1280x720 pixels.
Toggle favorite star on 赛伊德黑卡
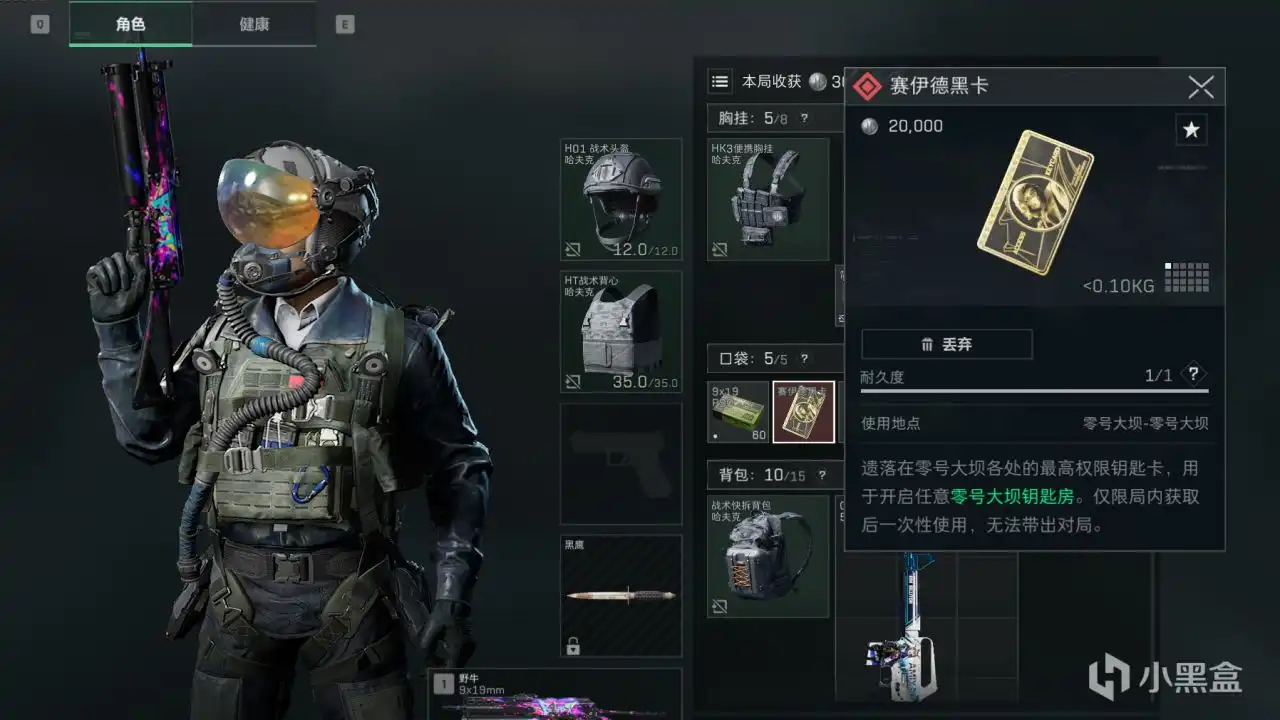pyautogui.click(x=1190, y=129)
